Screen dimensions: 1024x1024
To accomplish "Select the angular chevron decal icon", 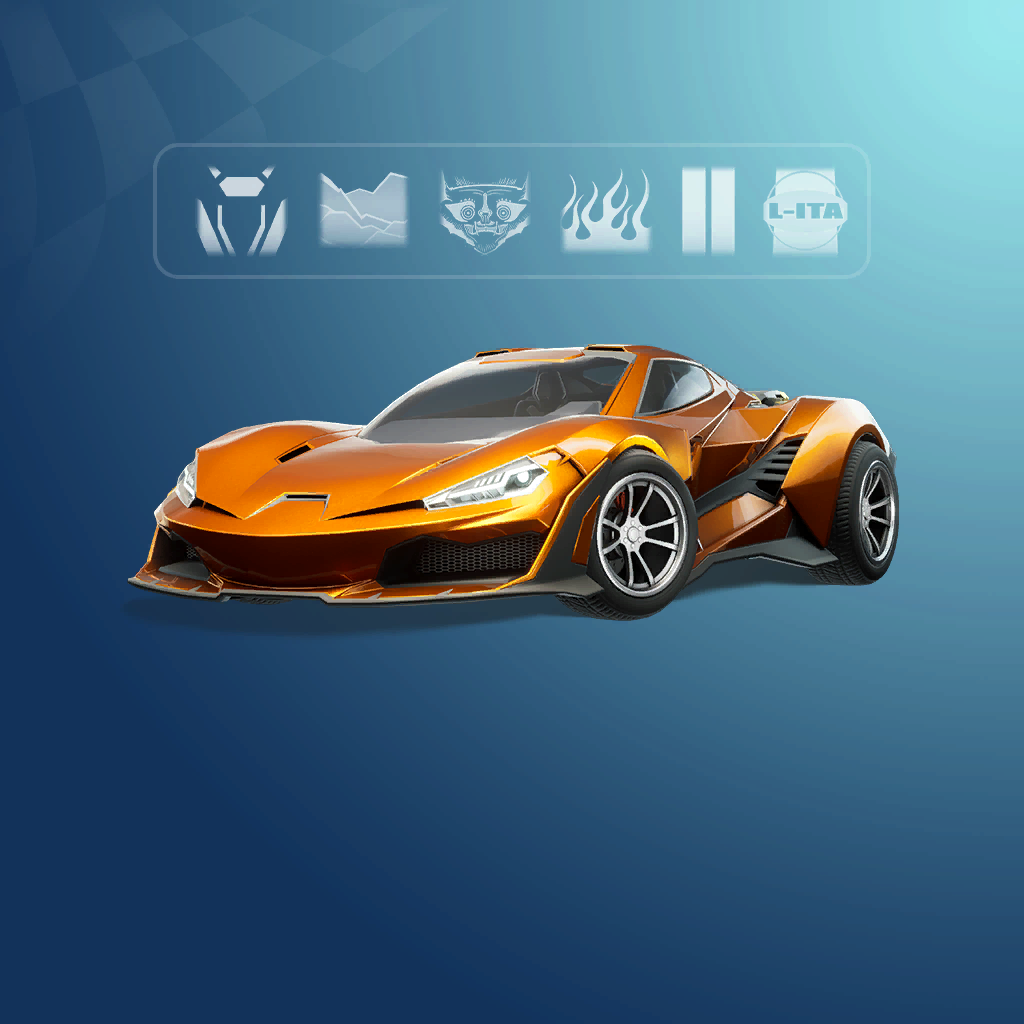I will pos(241,211).
